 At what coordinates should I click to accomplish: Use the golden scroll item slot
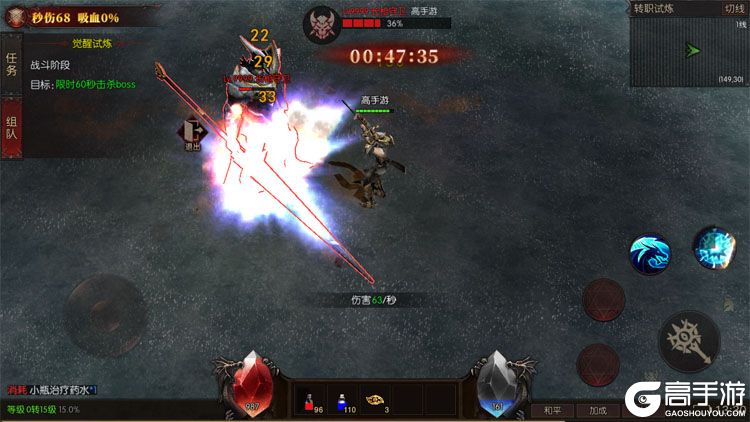375,400
